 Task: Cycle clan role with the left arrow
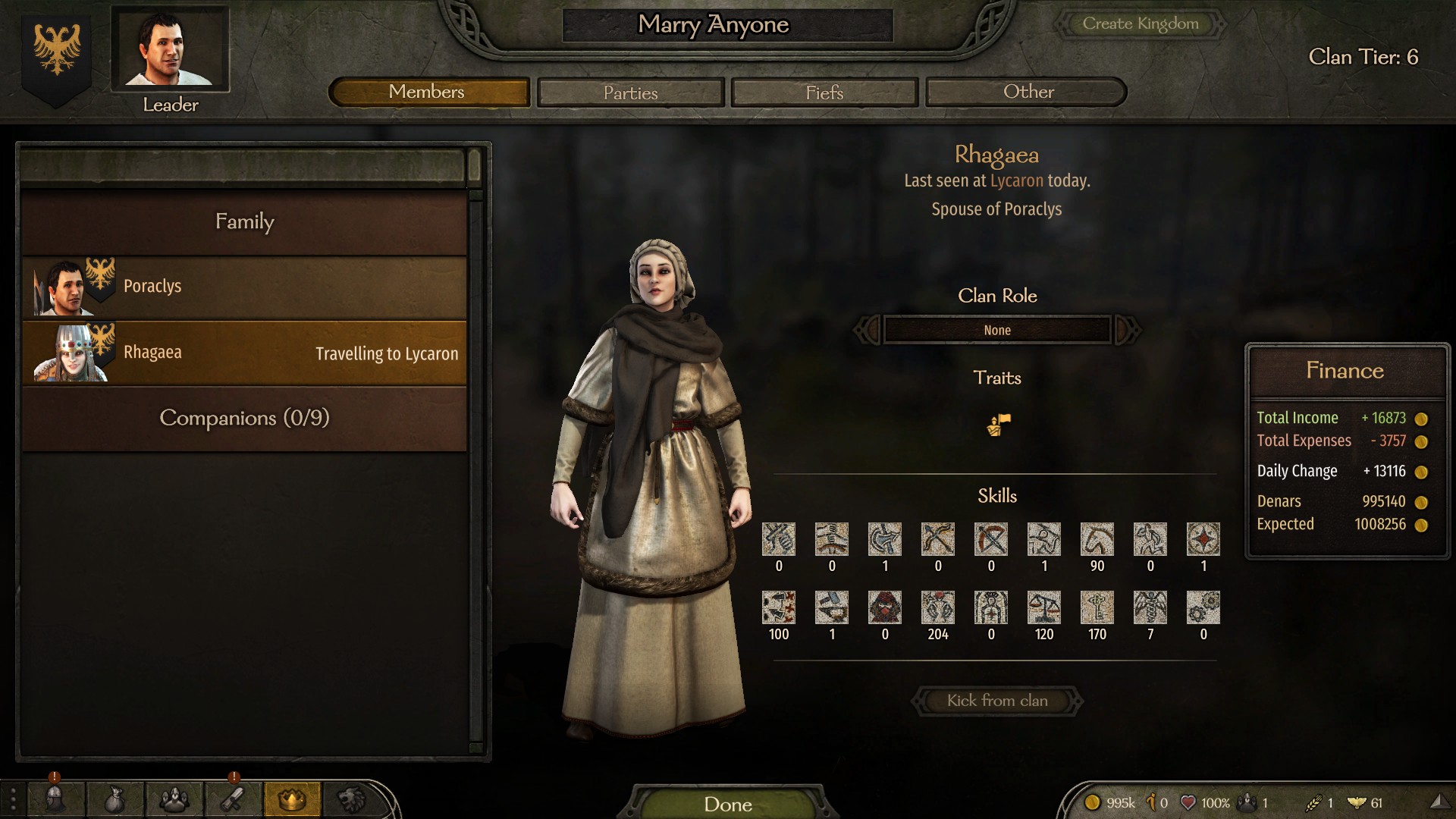pos(868,330)
